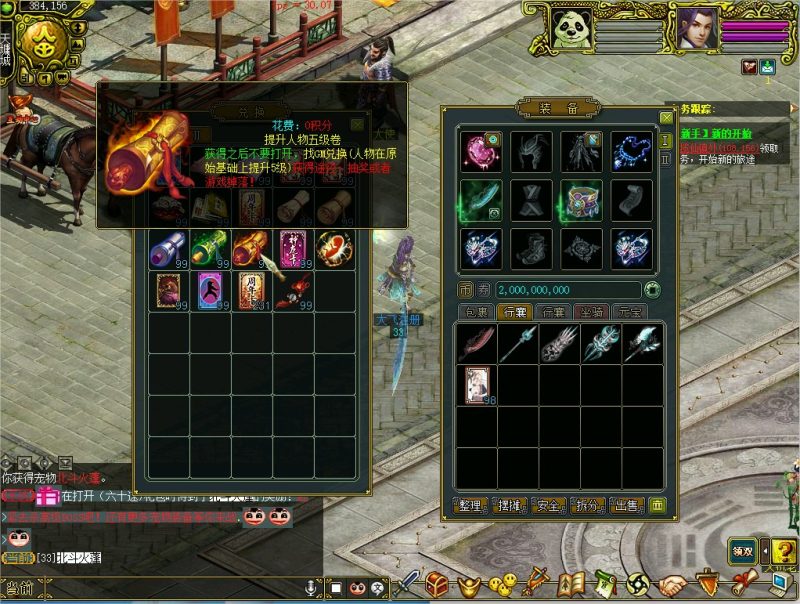The width and height of the screenshot is (800, 604).
Task: Click the 整理 sort button
Action: click(470, 505)
